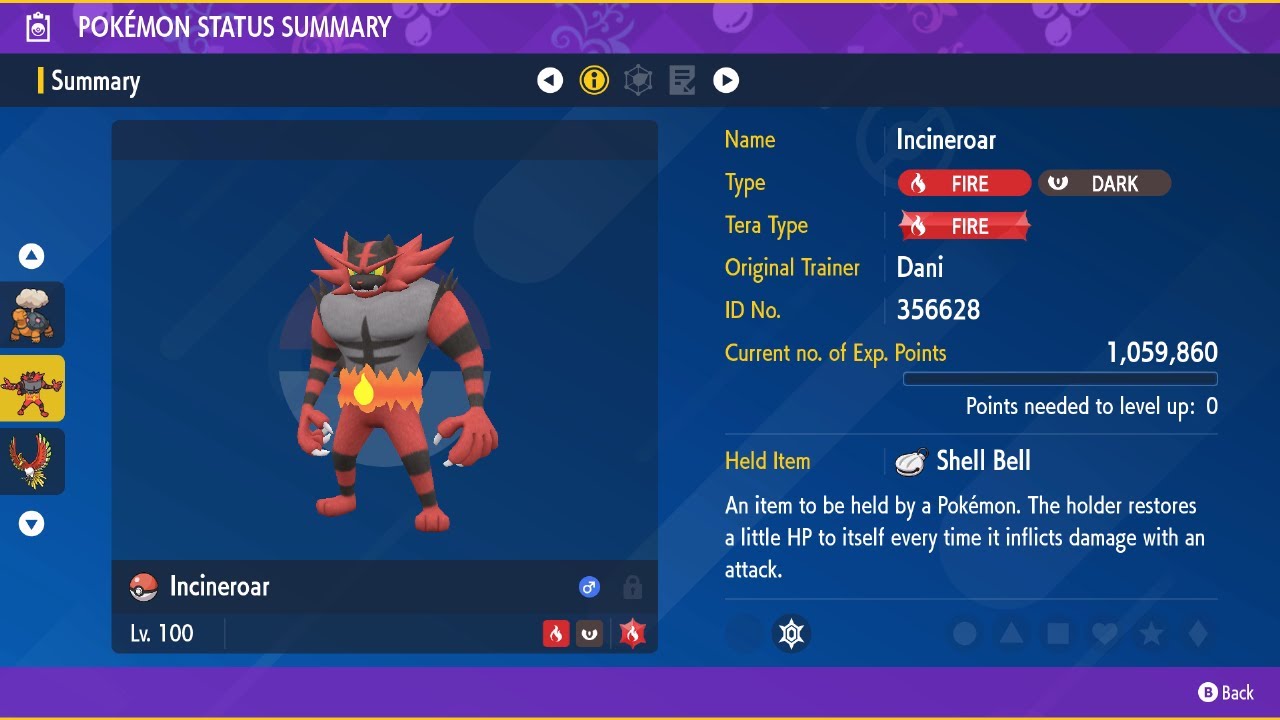Toggle the circle marking
The height and width of the screenshot is (720, 1280).
pos(963,633)
